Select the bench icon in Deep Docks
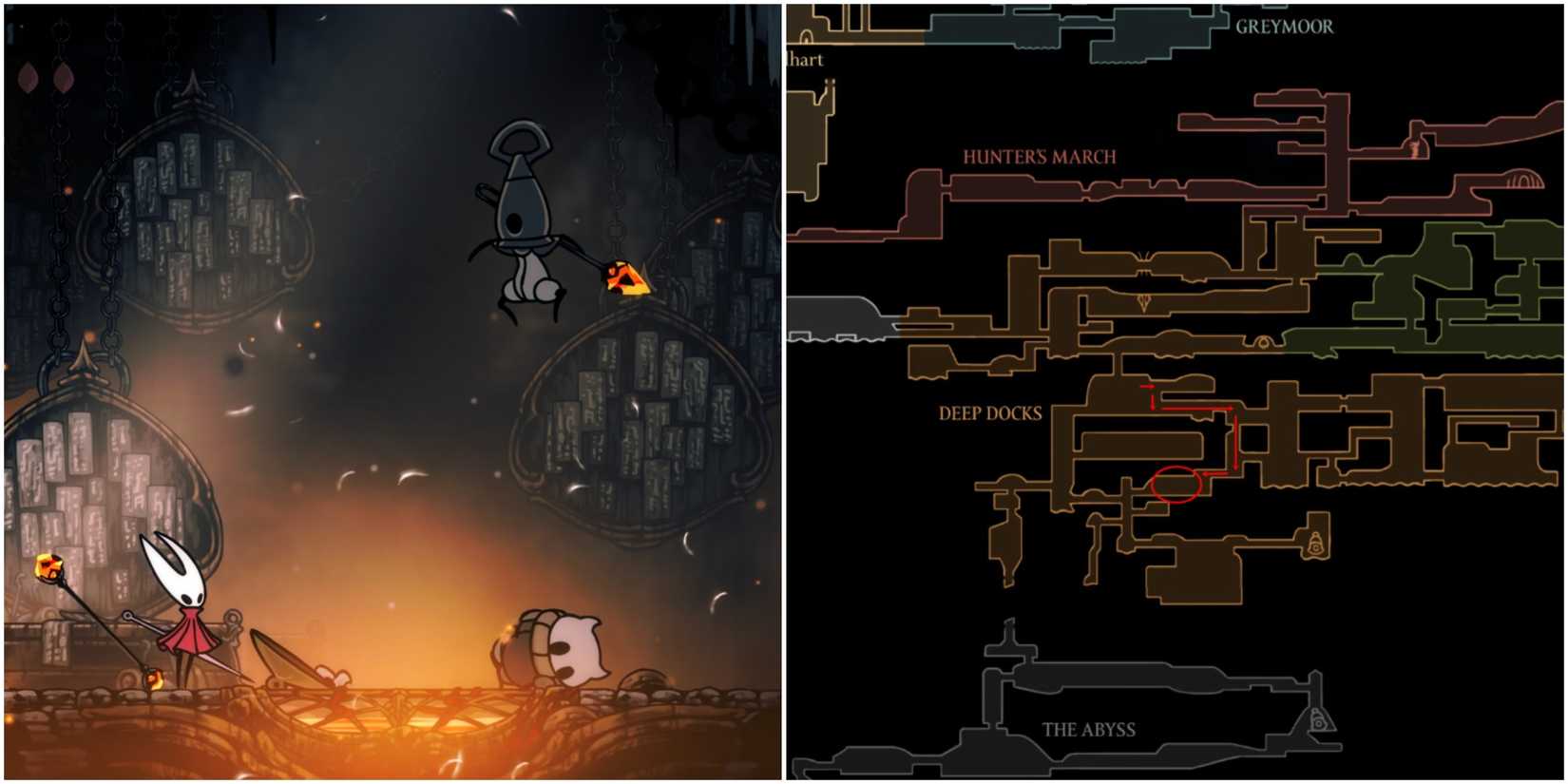The height and width of the screenshot is (784, 1568). tap(1314, 543)
